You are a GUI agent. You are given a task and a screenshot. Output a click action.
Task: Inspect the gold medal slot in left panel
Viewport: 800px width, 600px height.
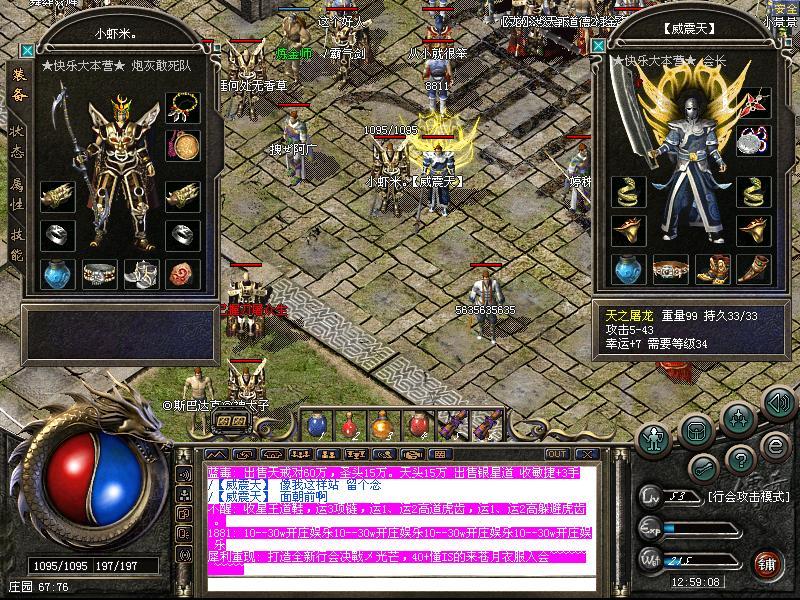click(x=182, y=145)
